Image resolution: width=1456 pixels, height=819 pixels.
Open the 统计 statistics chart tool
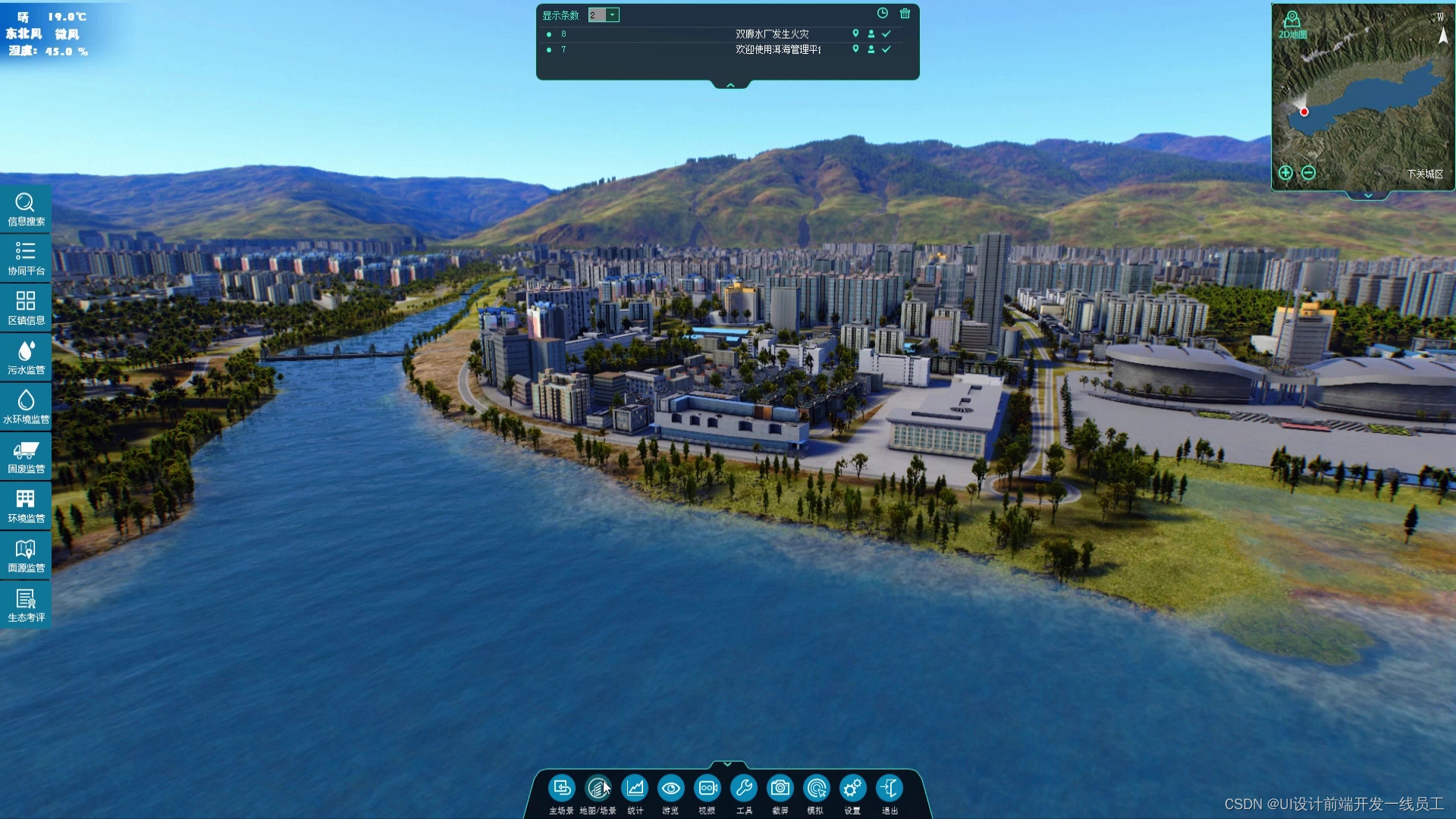point(635,789)
